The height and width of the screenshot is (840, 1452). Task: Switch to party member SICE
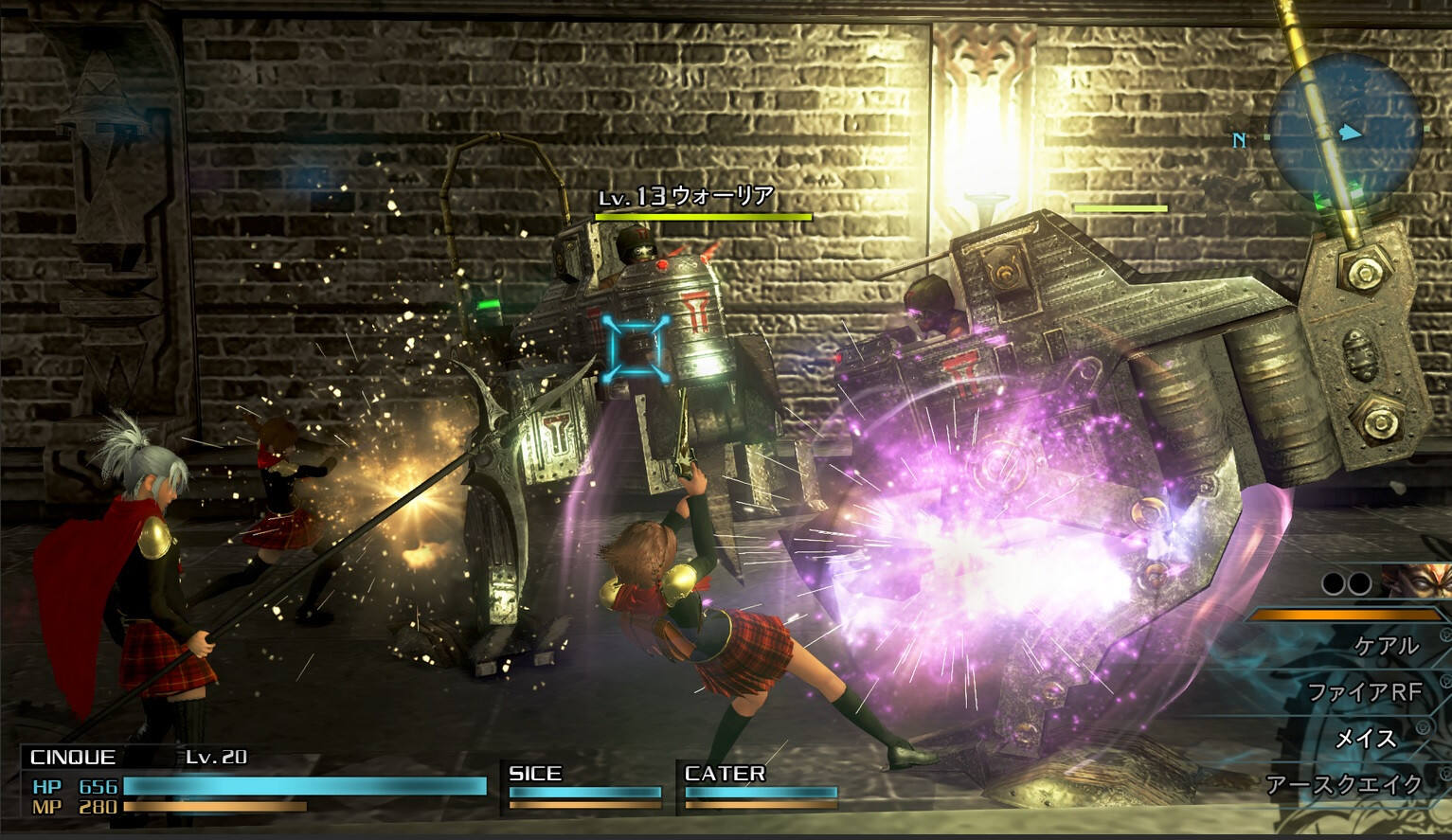pyautogui.click(x=583, y=786)
